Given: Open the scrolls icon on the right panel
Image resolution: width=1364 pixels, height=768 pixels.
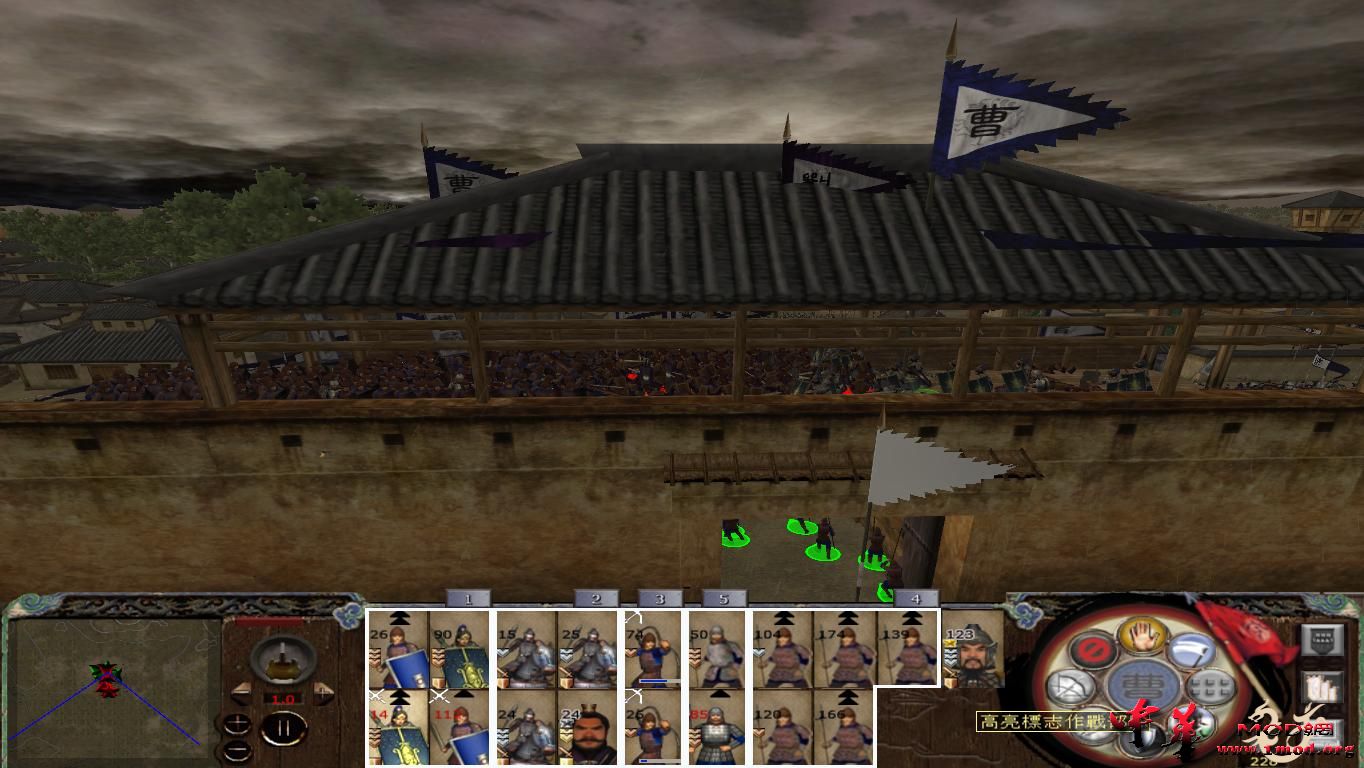Looking at the screenshot, I should (1321, 686).
